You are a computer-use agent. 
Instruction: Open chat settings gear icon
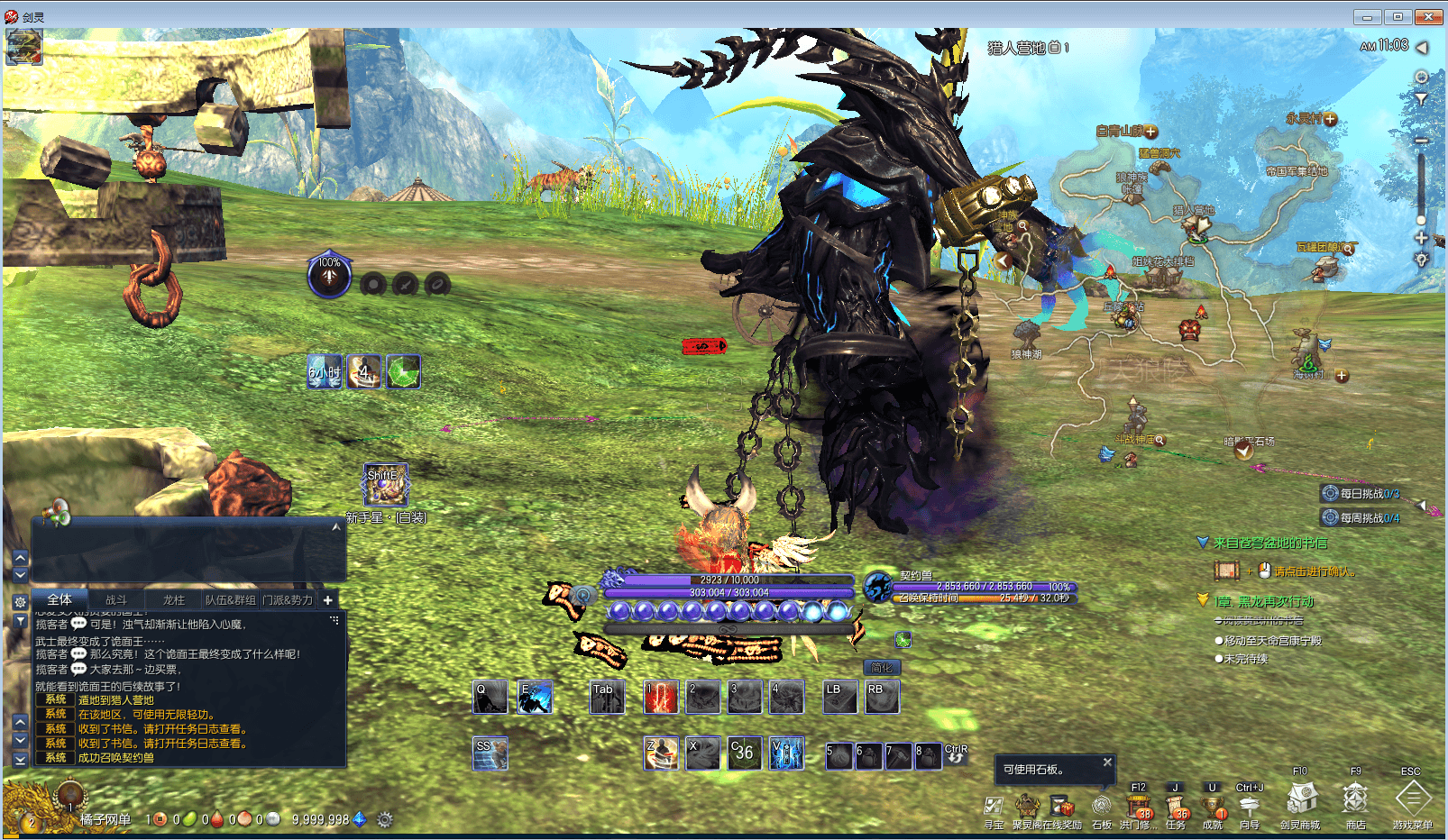[20, 601]
